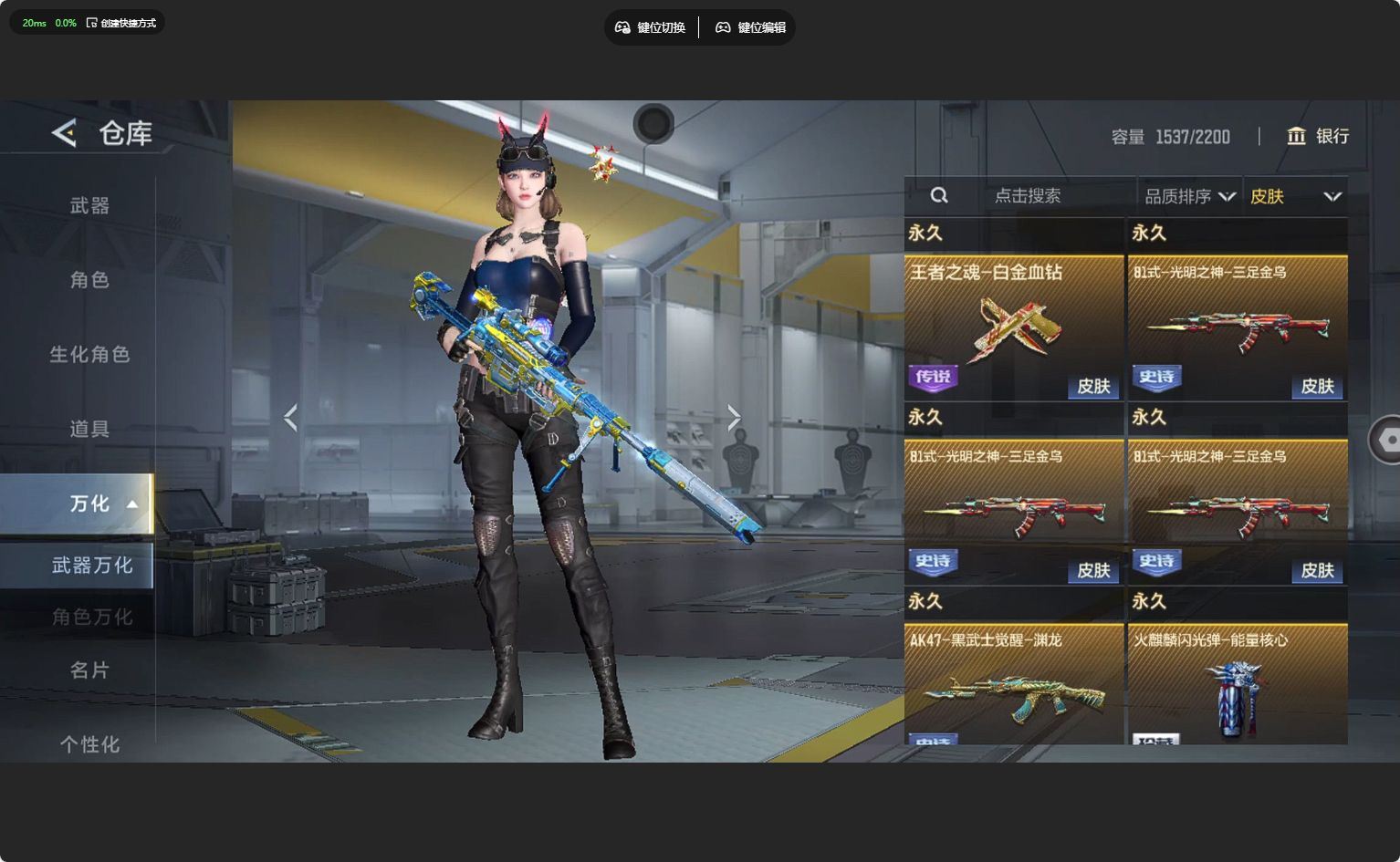1400x862 pixels.
Task: Switch to the 角色 category
Action: pos(89,280)
